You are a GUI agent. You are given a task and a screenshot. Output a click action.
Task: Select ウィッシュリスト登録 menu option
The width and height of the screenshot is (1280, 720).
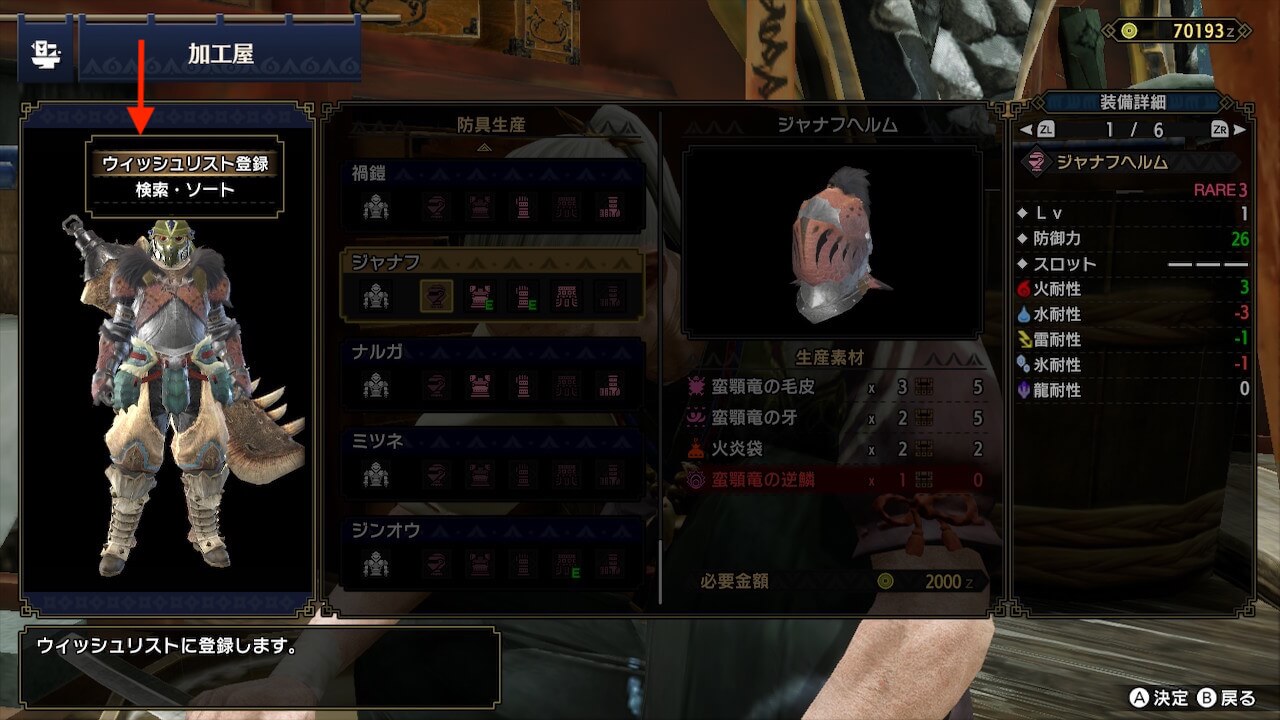[x=185, y=163]
